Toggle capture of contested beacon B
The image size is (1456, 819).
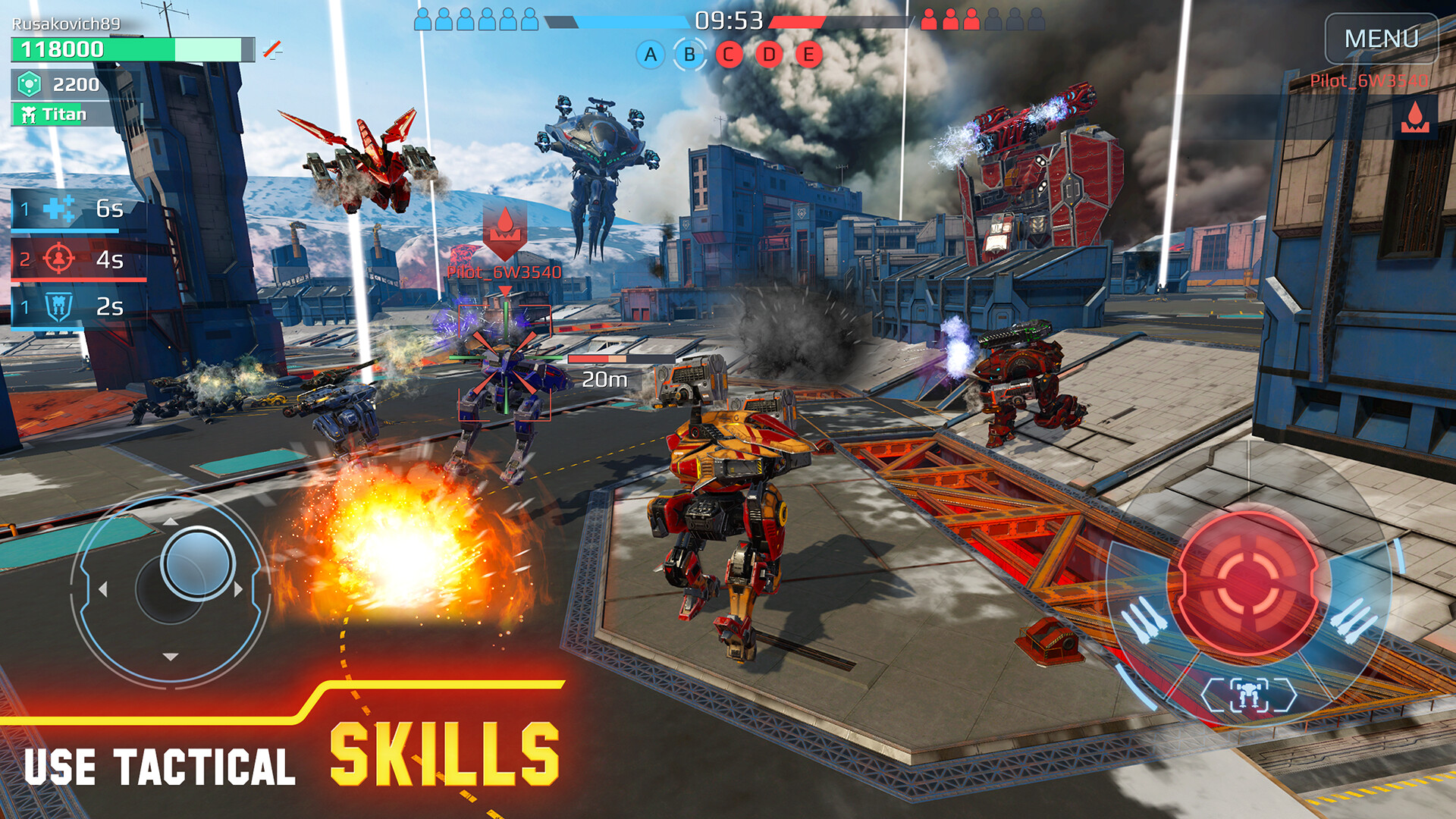pos(689,54)
